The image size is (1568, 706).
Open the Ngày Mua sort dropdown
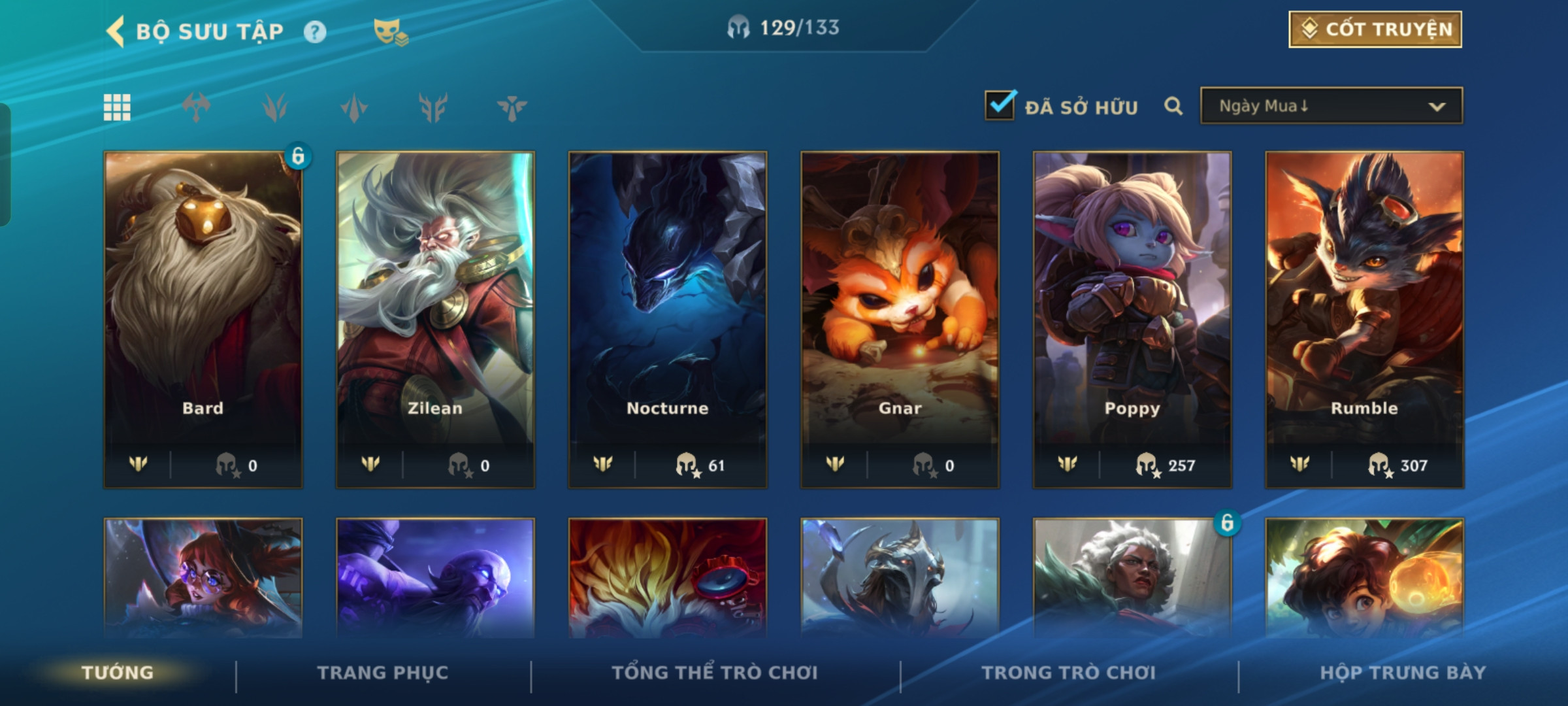[1331, 106]
